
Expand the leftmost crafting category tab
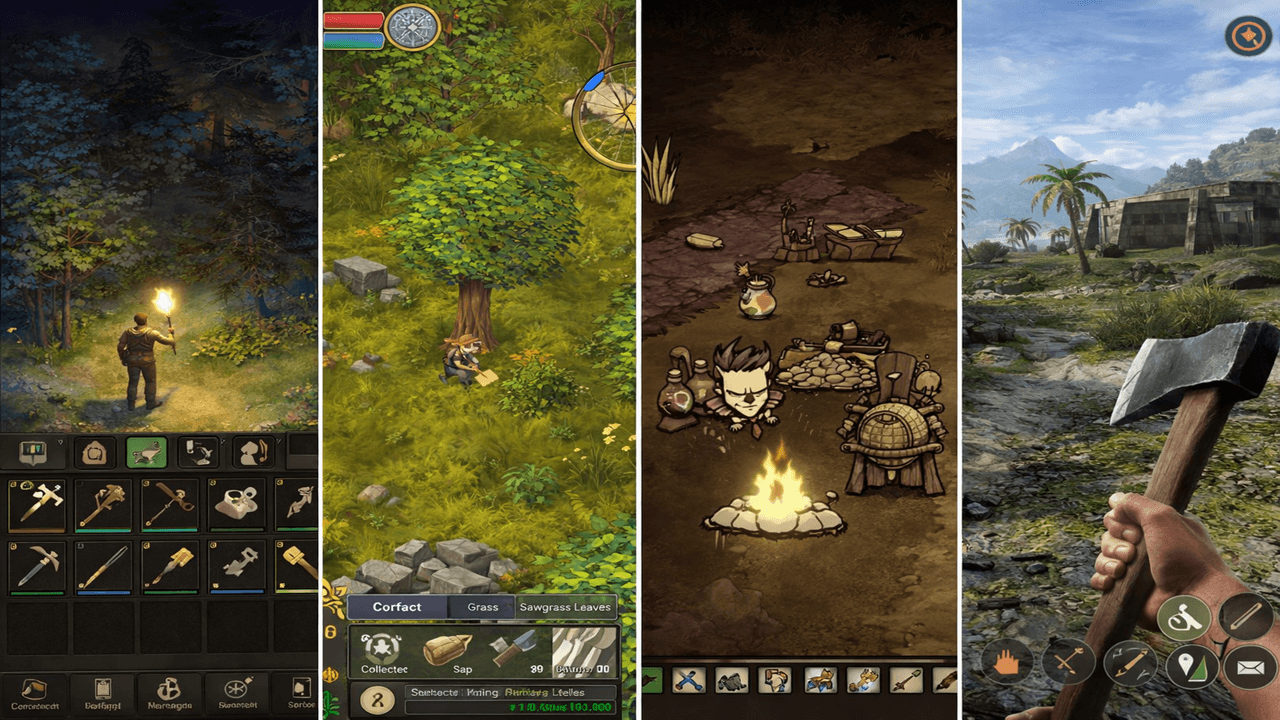tap(33, 452)
